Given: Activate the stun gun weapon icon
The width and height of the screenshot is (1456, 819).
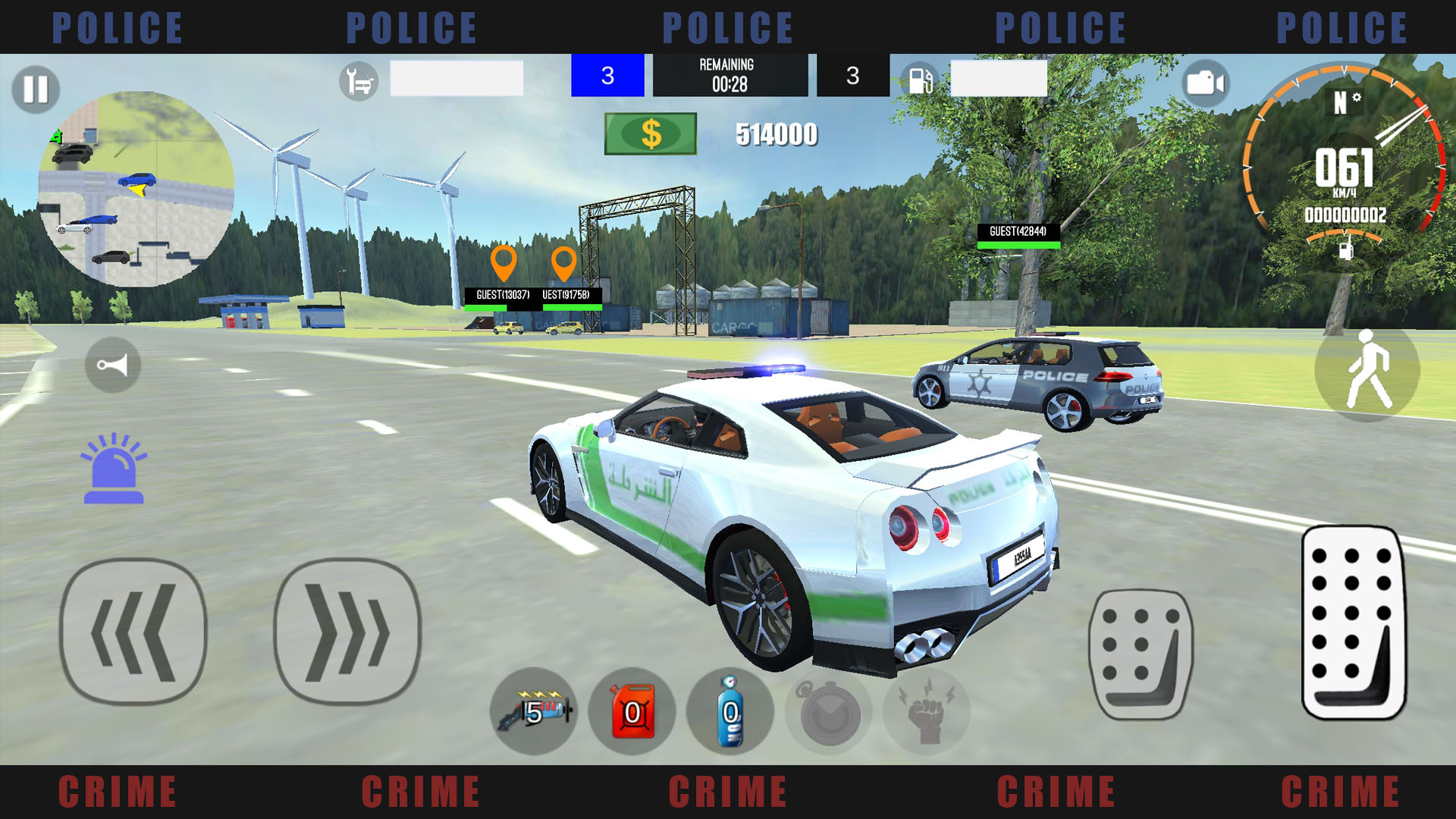Looking at the screenshot, I should [535, 711].
